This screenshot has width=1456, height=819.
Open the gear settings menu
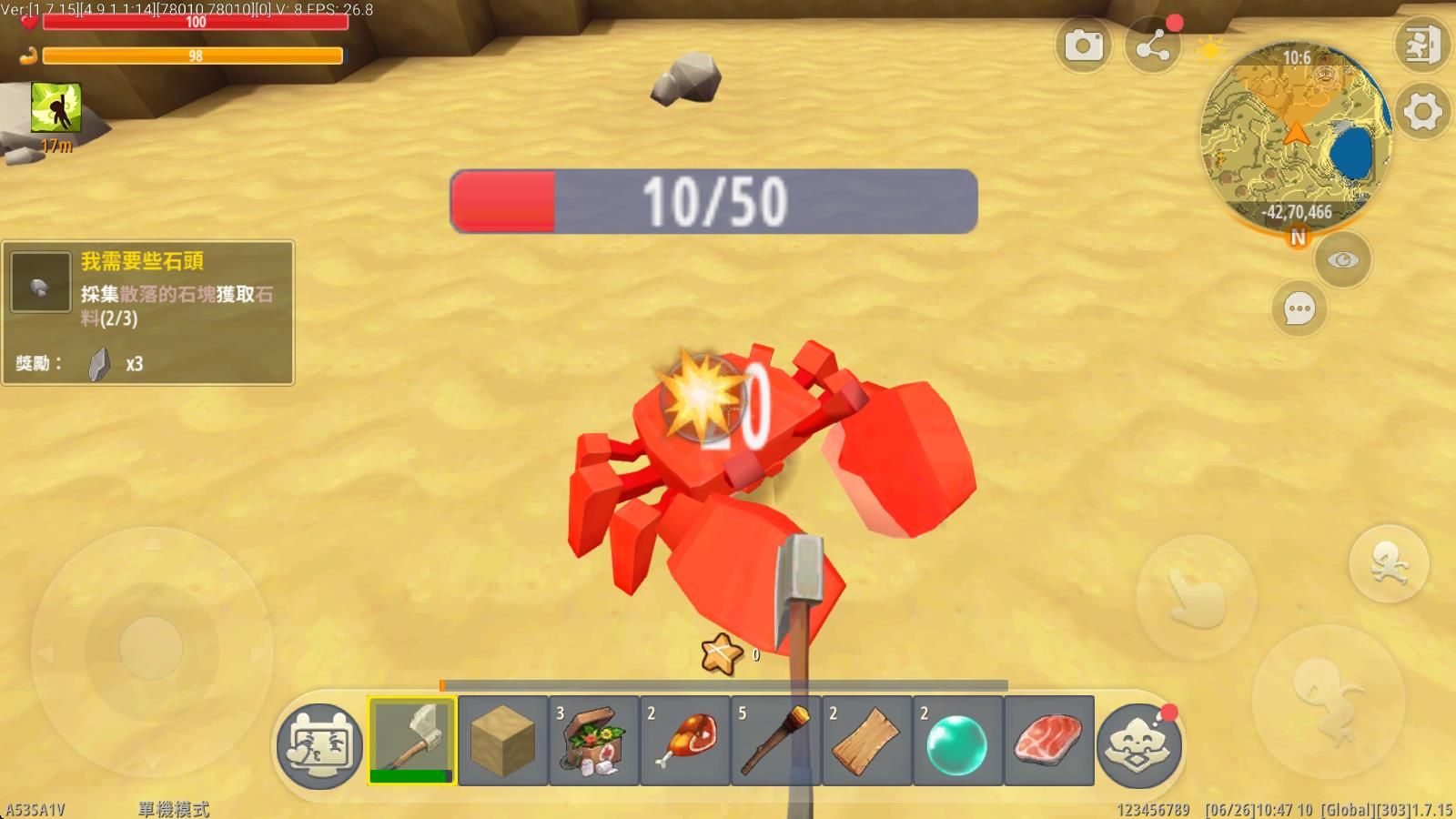(1422, 112)
